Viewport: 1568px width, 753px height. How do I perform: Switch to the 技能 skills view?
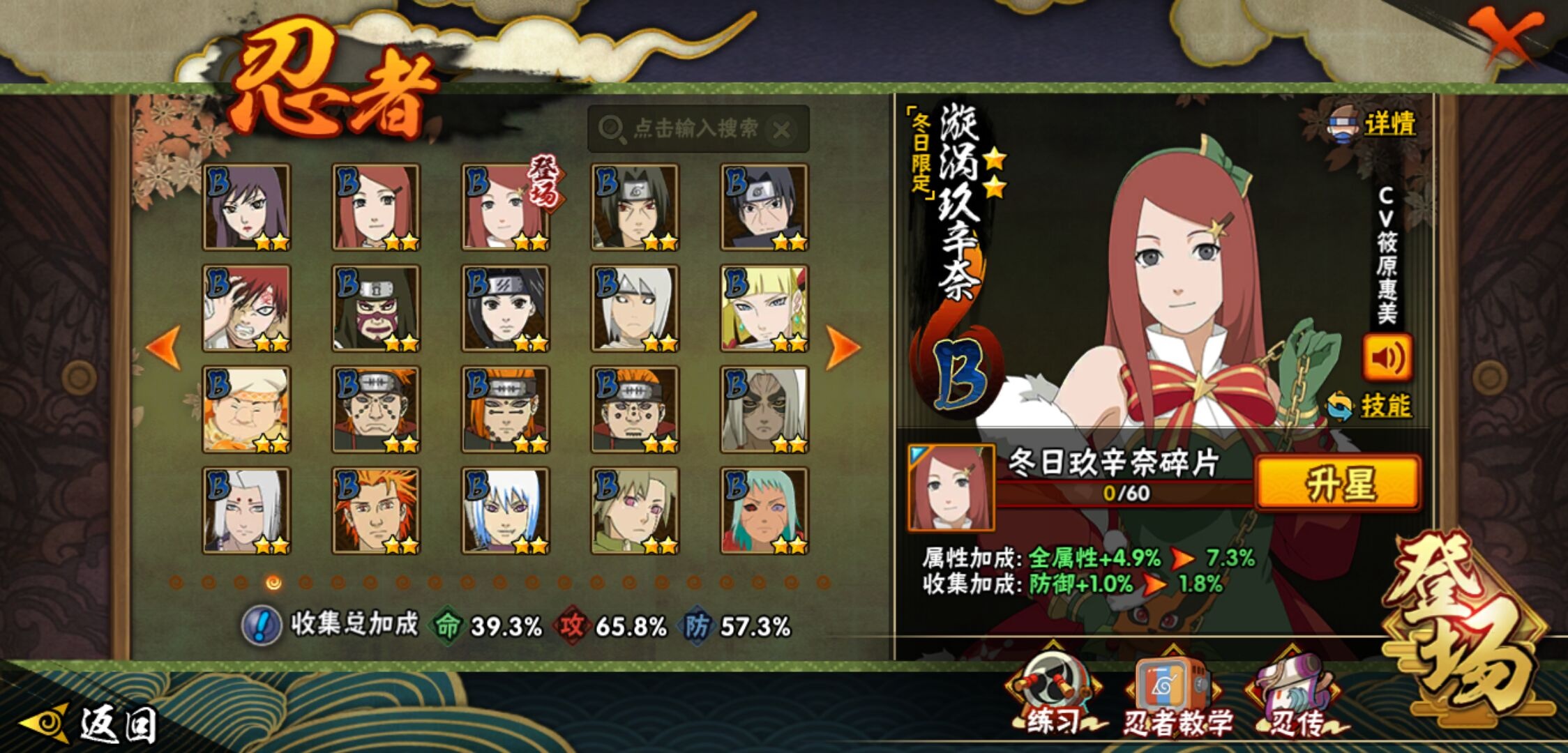tap(1385, 406)
